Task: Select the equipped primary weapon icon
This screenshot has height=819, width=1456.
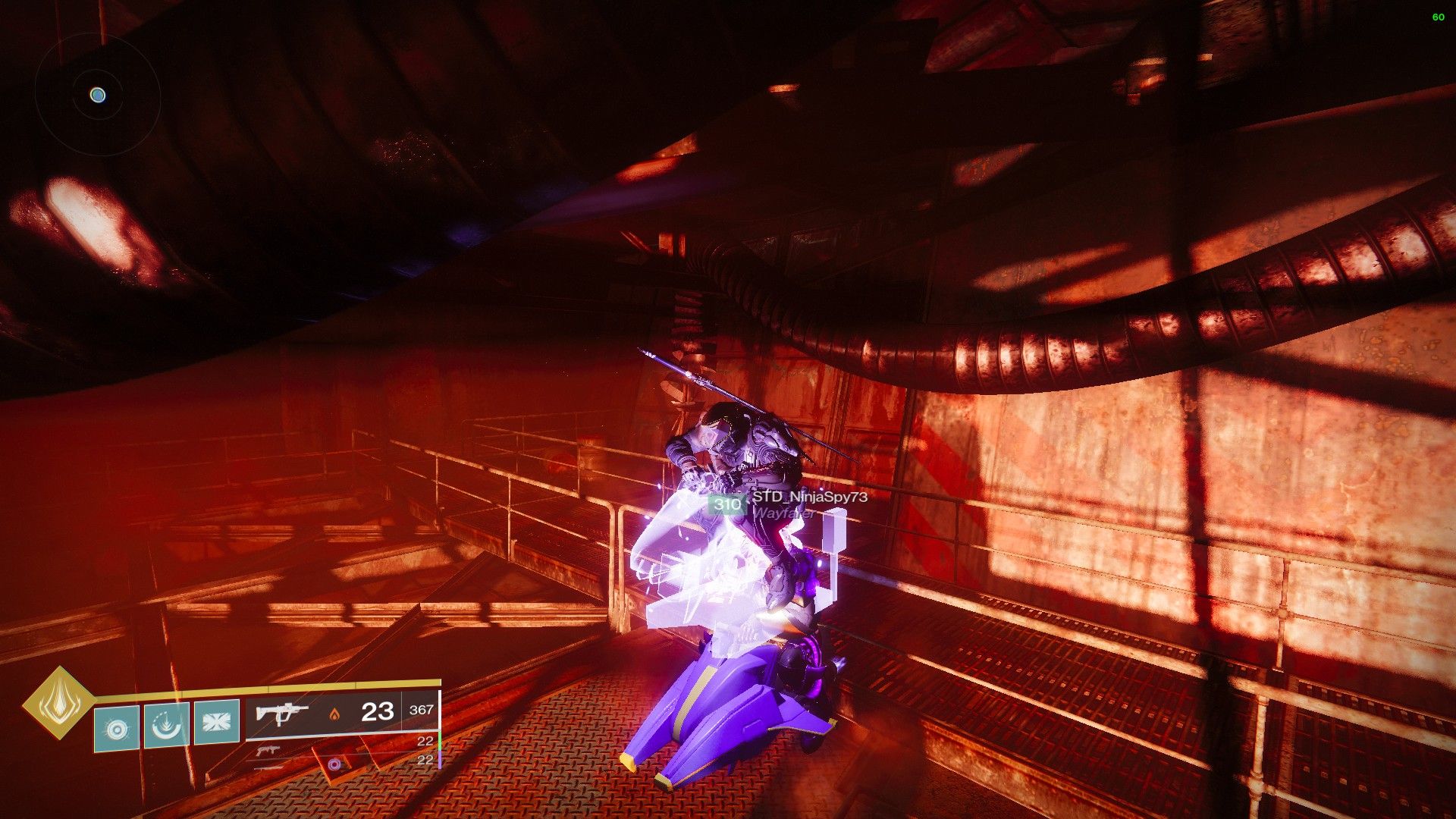Action: [x=281, y=713]
